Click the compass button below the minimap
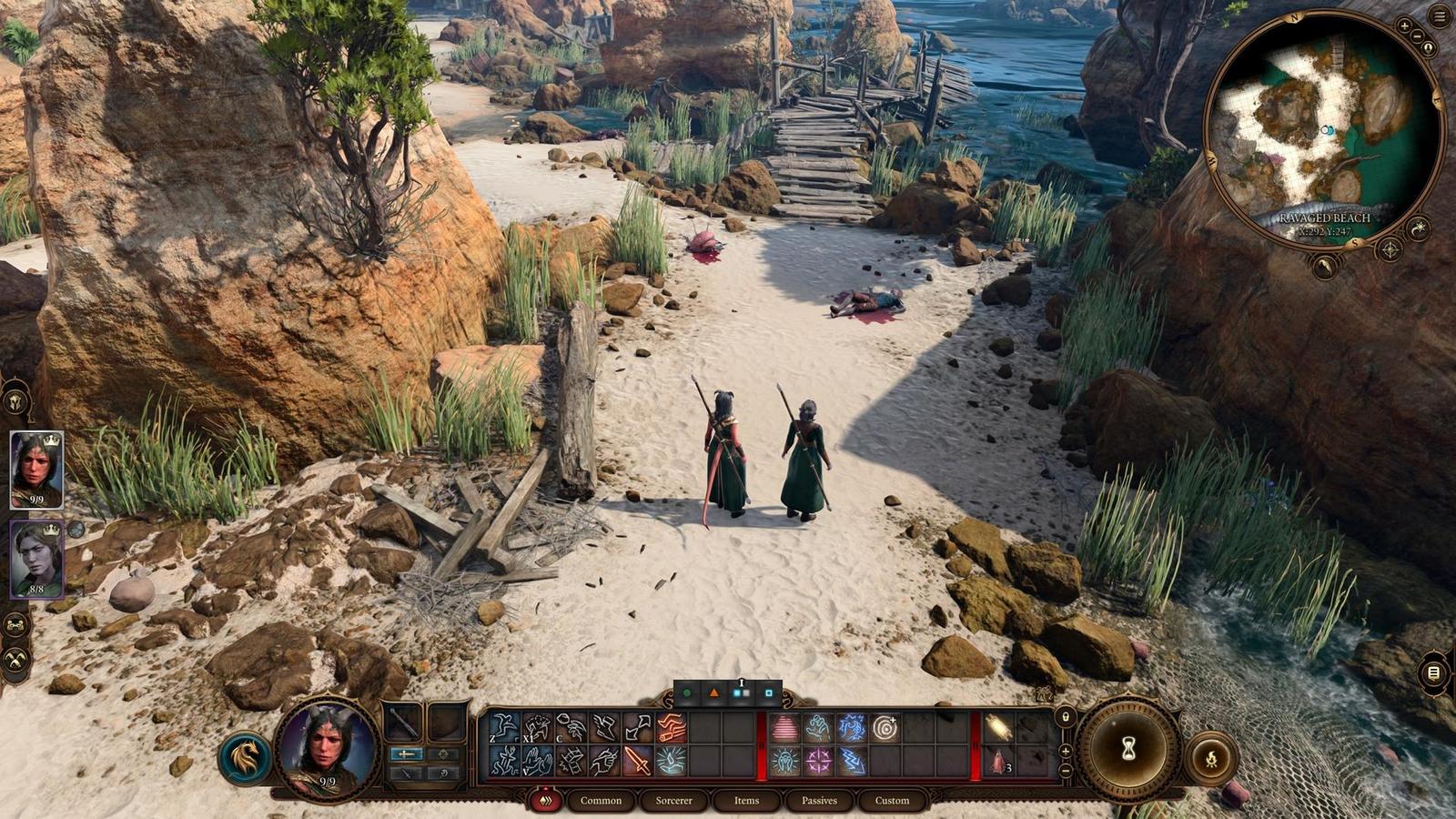Image resolution: width=1456 pixels, height=819 pixels. click(1390, 249)
